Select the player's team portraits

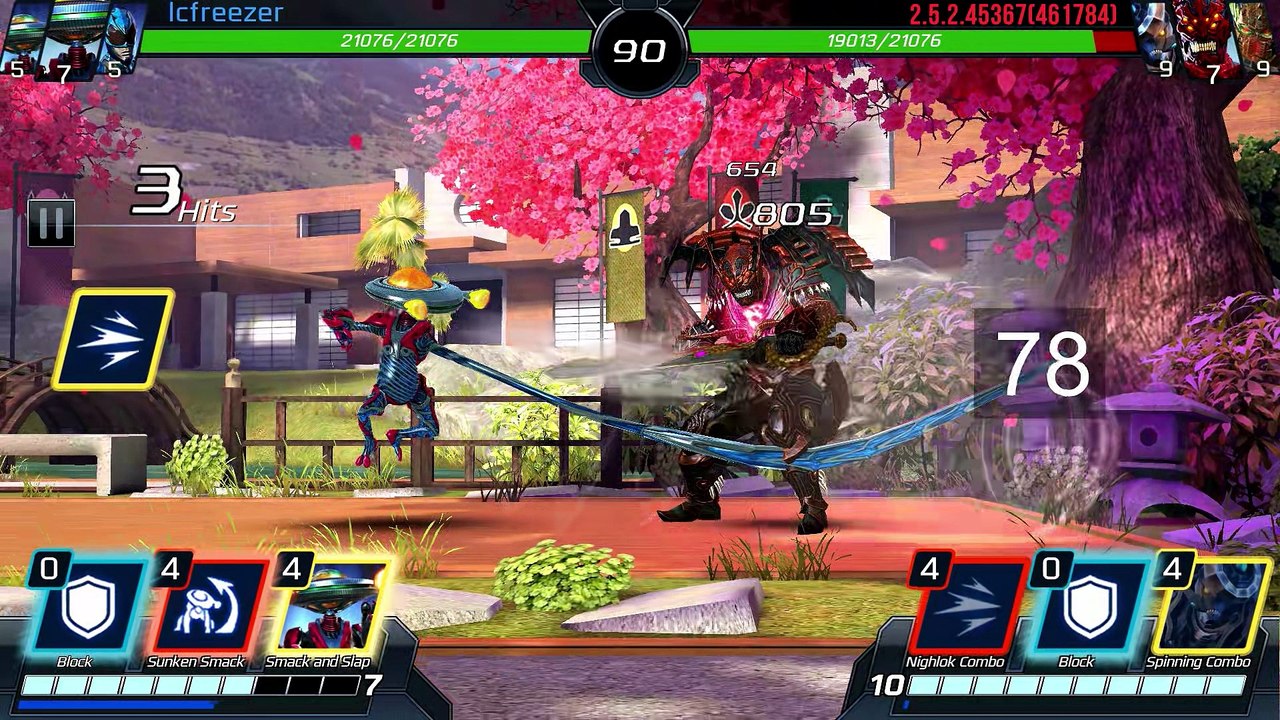(x=70, y=38)
